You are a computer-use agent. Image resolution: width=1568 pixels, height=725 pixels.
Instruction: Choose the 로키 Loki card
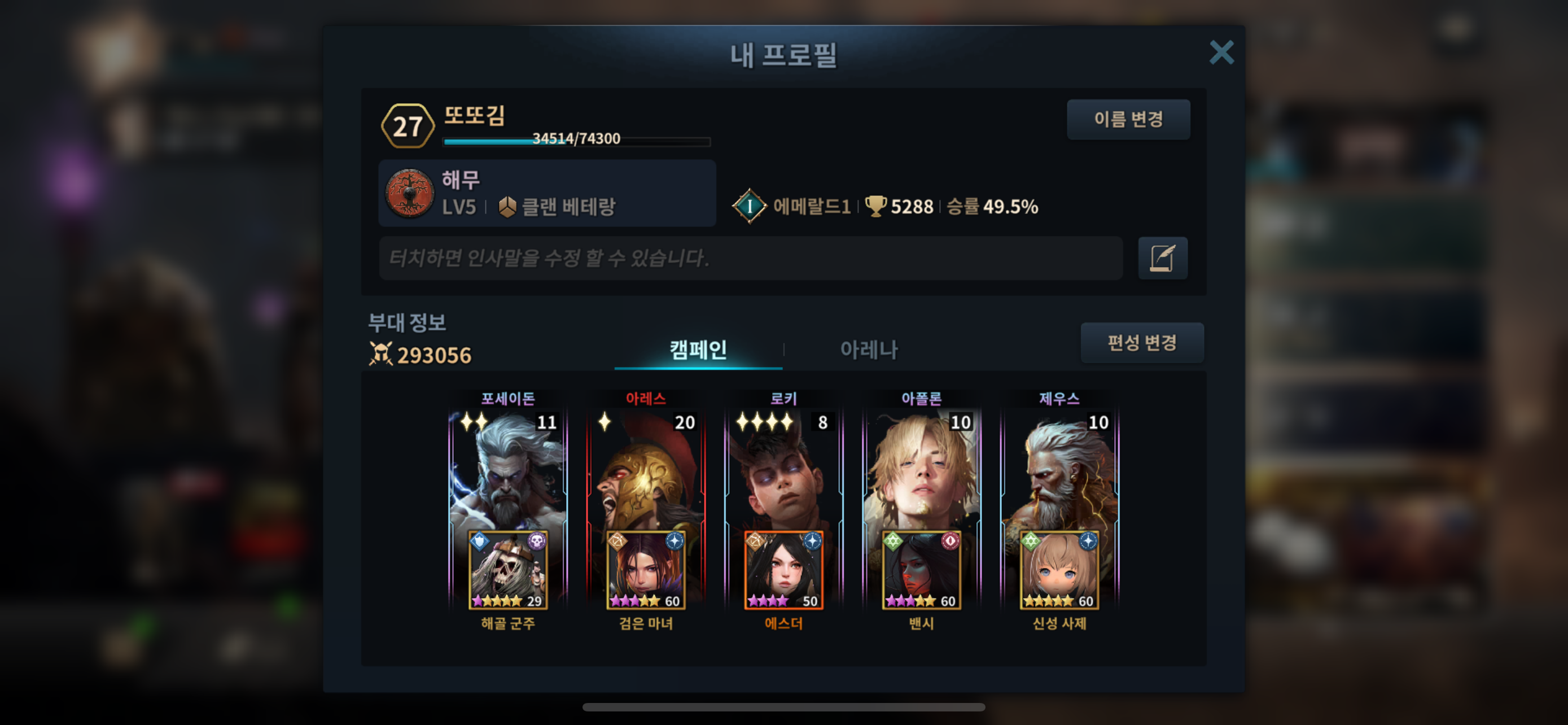pyautogui.click(x=783, y=469)
